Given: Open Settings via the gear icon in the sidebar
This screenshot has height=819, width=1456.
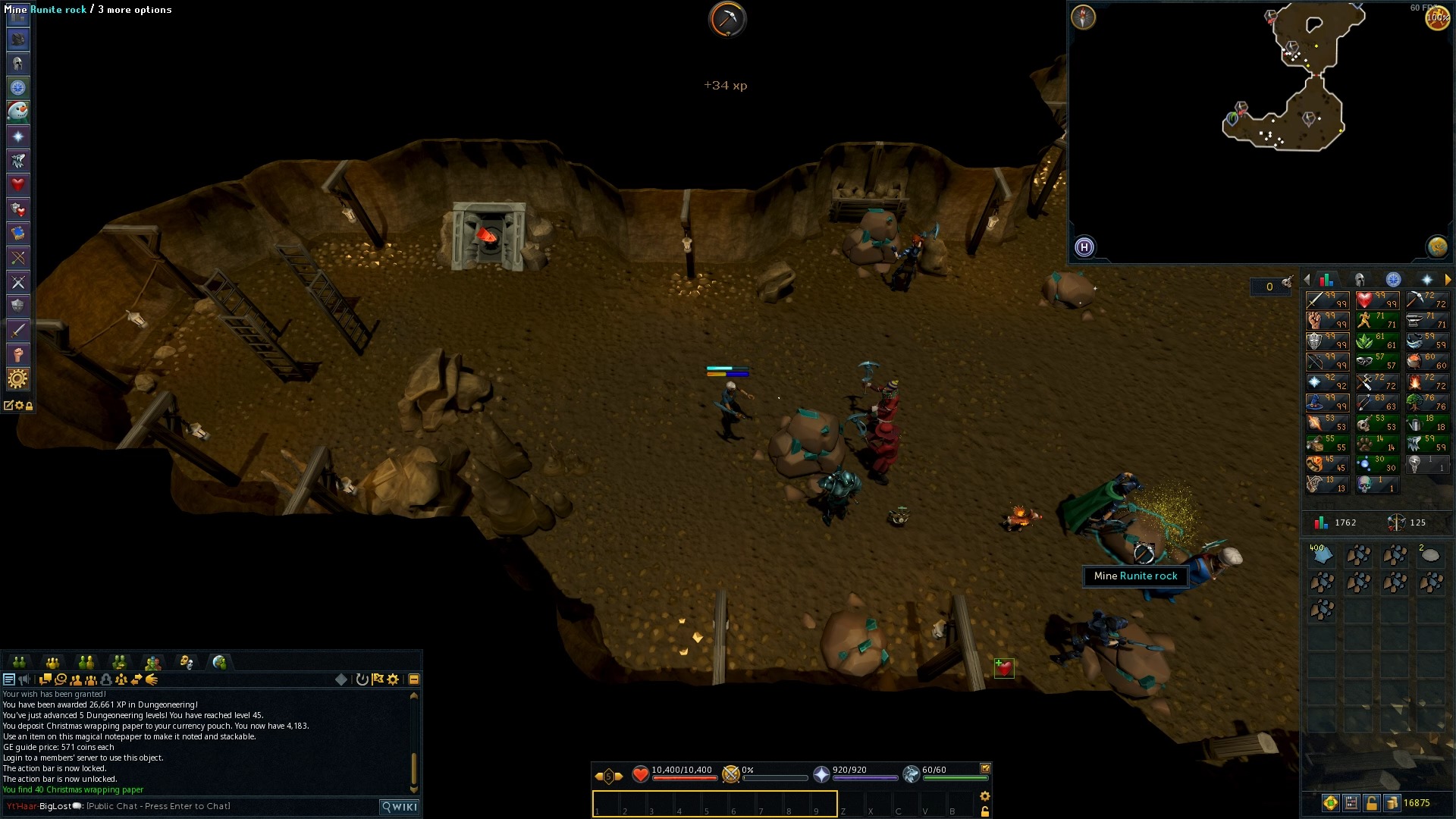Looking at the screenshot, I should click(x=18, y=378).
